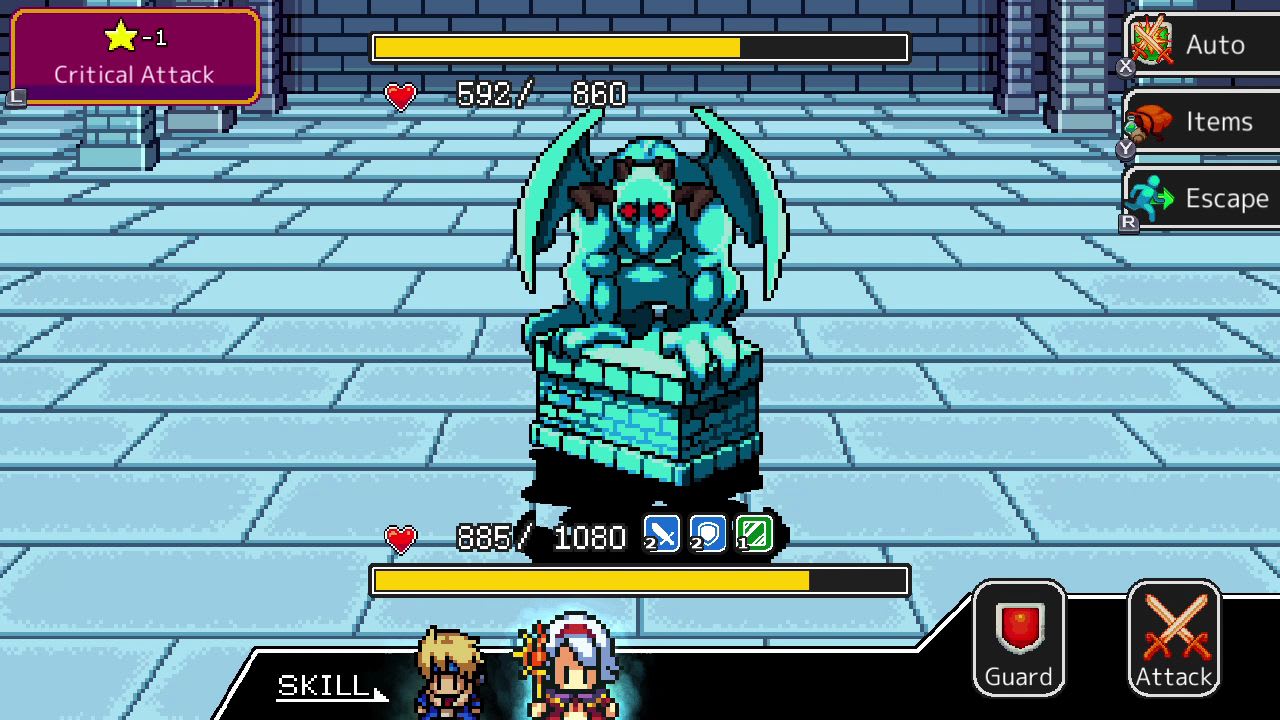Screen dimensions: 1280x720
Task: Click the Auto battle swords icon
Action: [x=1152, y=44]
